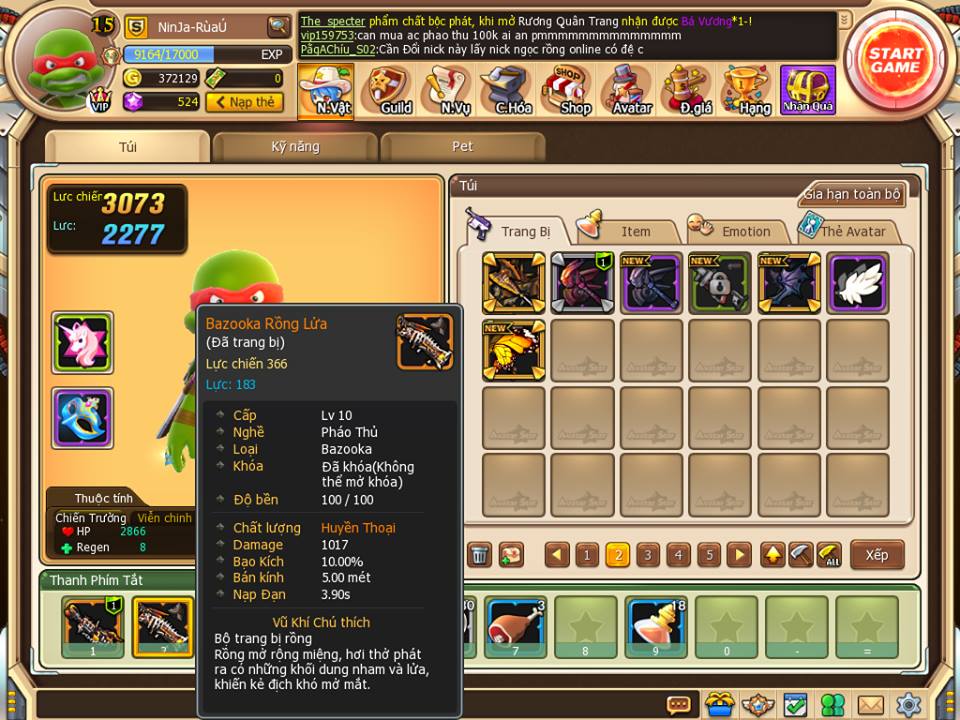This screenshot has width=960, height=720.
Task: Open the Shop menu
Action: [x=571, y=91]
